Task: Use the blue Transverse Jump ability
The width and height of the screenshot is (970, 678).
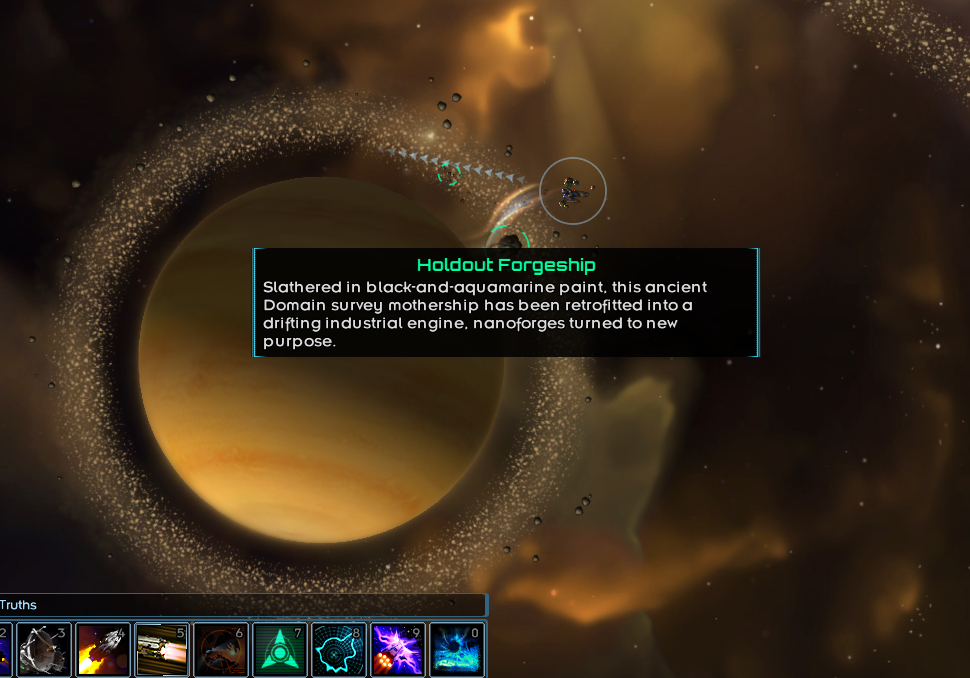Action: pyautogui.click(x=456, y=649)
